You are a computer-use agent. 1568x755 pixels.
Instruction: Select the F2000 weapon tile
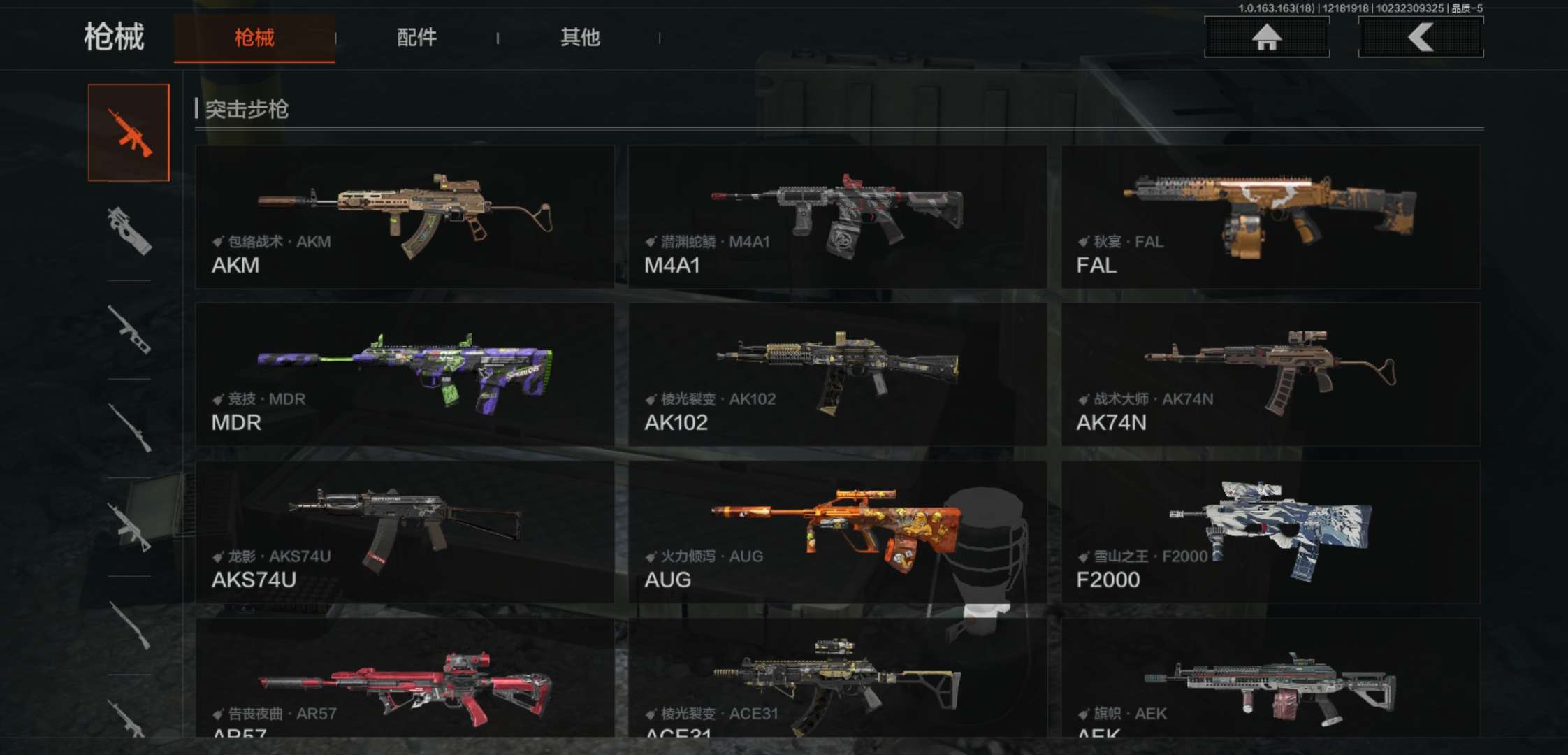pyautogui.click(x=1270, y=531)
